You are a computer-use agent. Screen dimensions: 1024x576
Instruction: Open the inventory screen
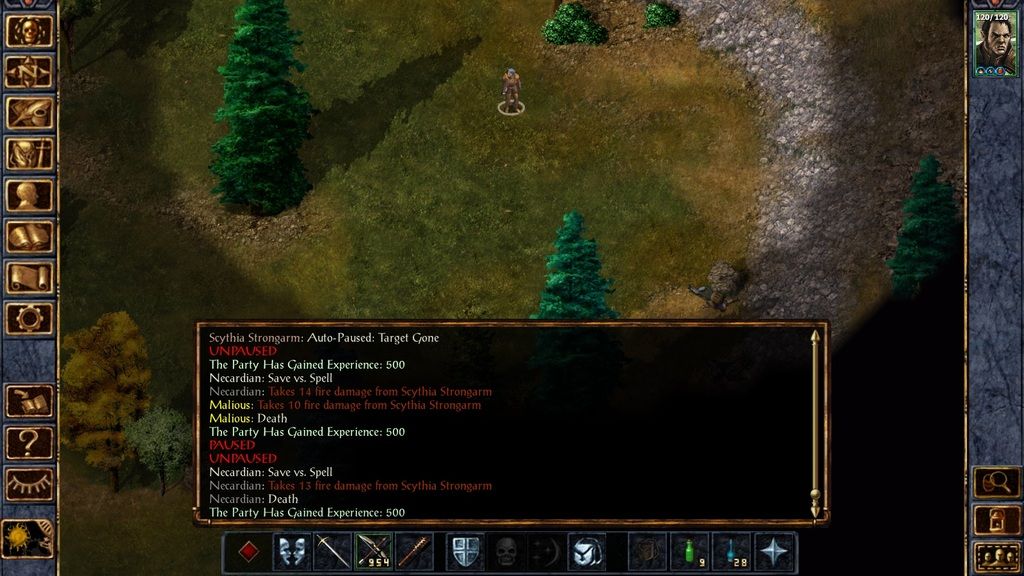(29, 154)
